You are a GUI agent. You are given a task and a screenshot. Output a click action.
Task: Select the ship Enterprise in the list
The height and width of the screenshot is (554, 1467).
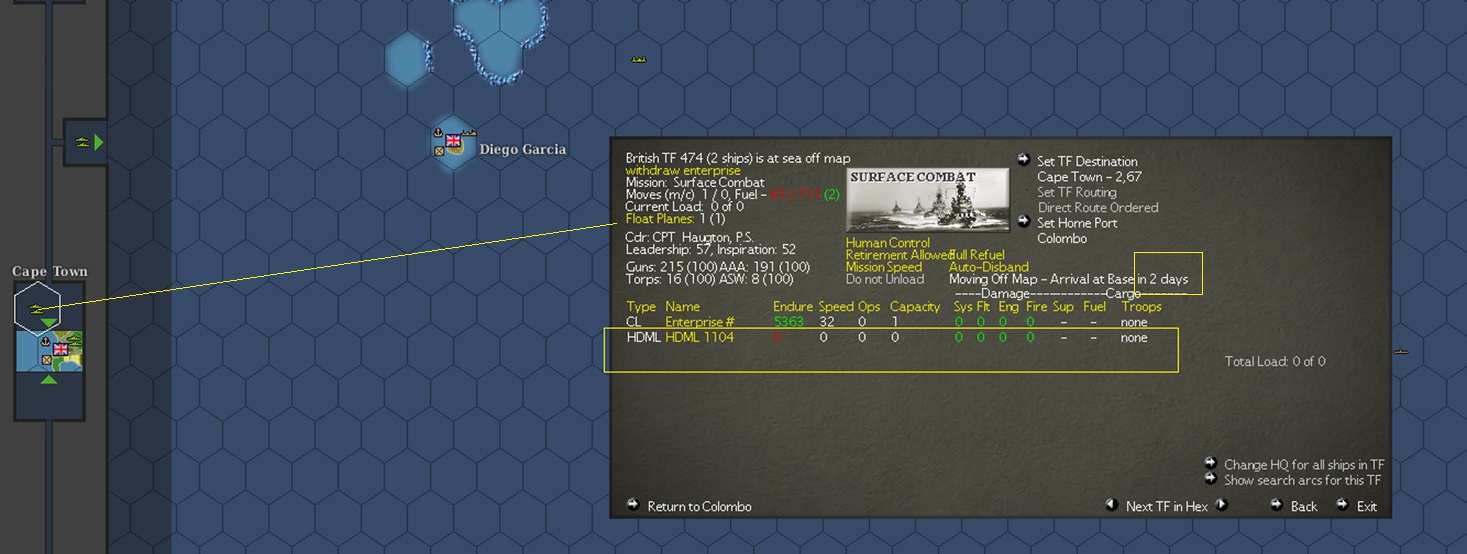point(699,322)
